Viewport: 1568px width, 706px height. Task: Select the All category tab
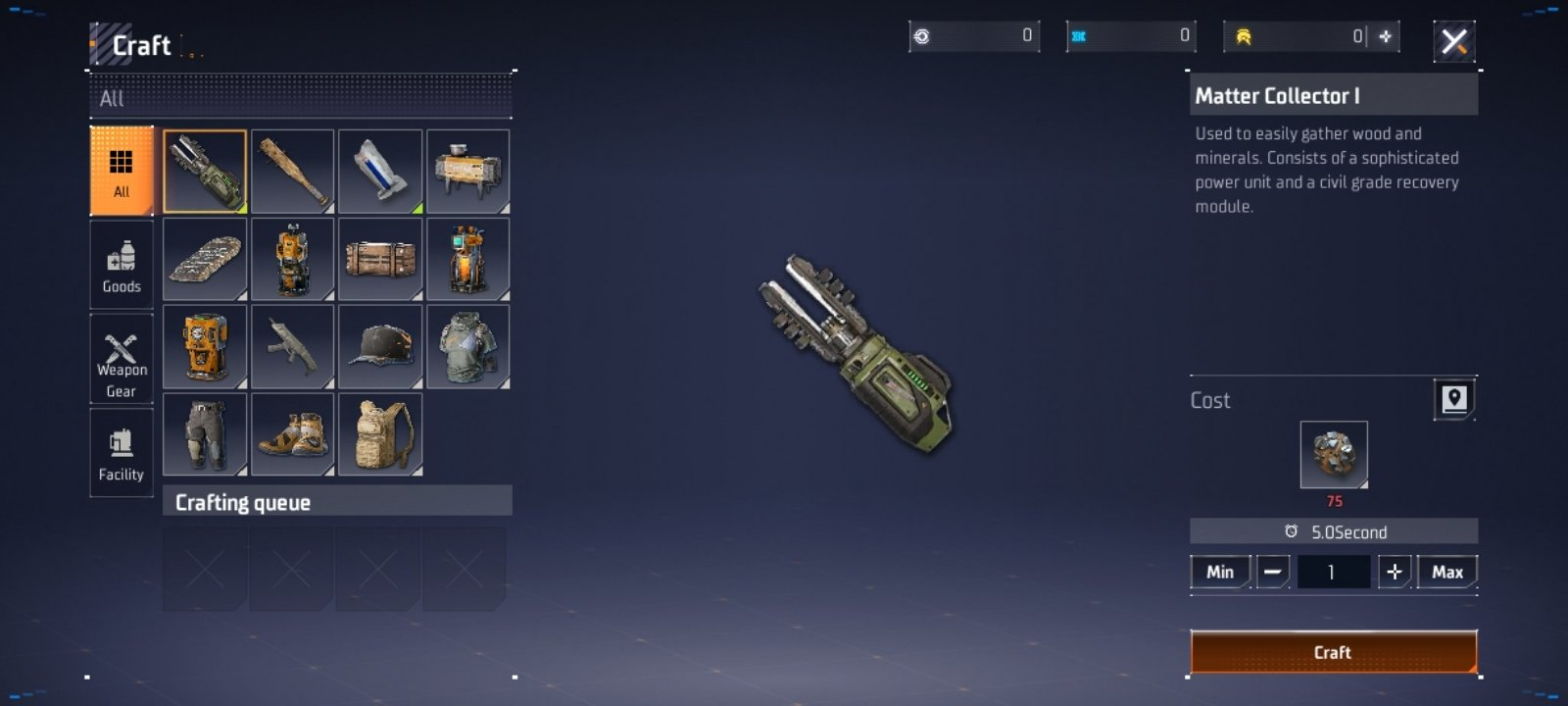(x=122, y=171)
